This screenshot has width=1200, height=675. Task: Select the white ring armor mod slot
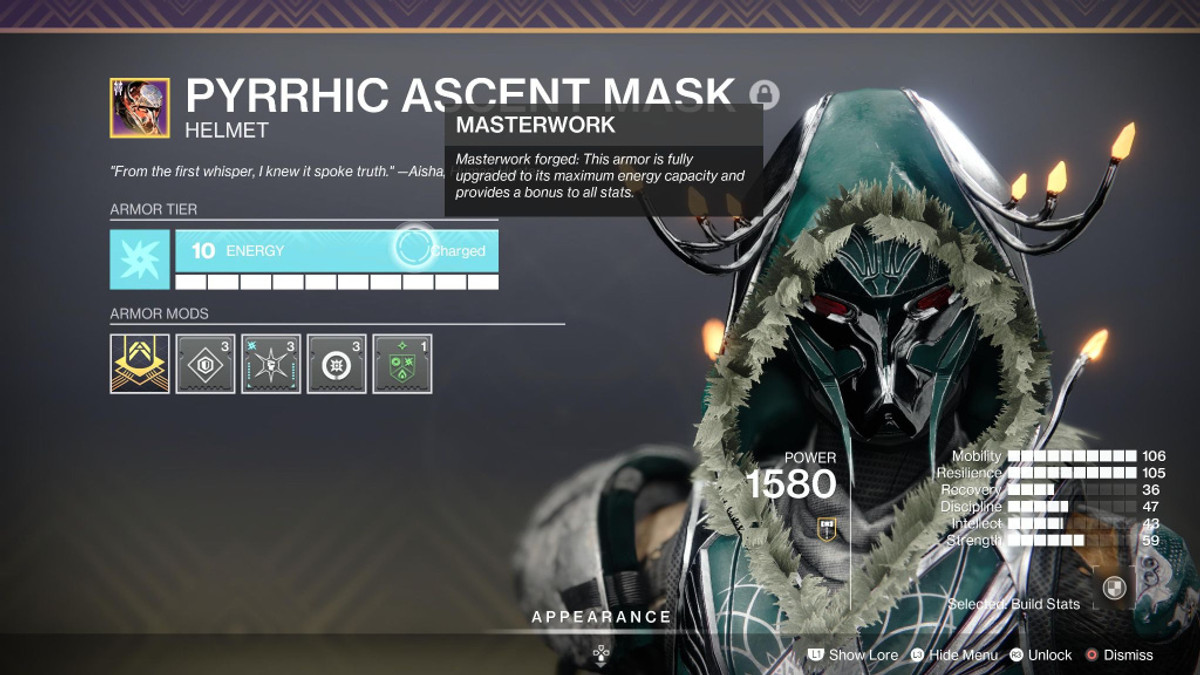tap(336, 364)
